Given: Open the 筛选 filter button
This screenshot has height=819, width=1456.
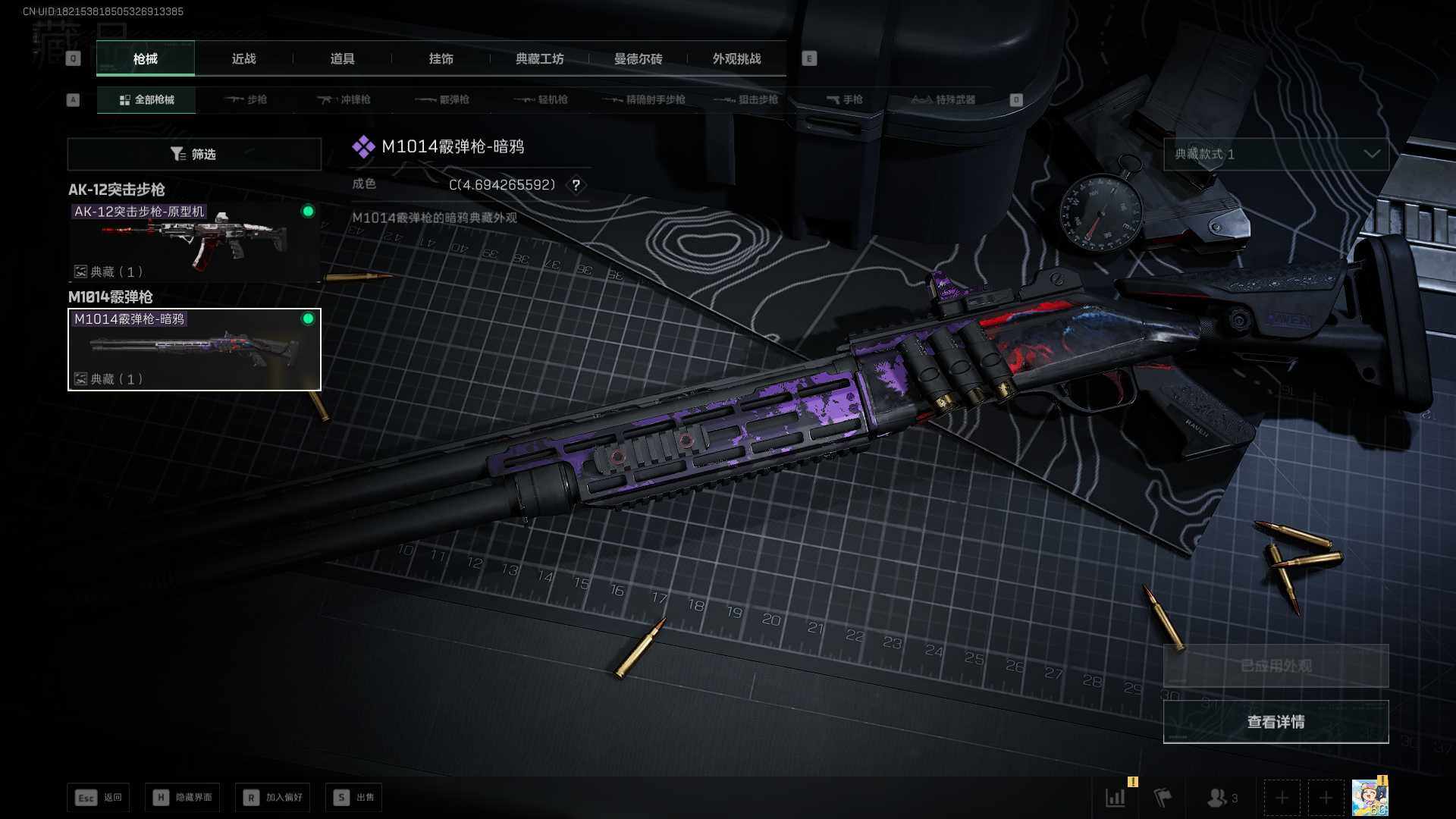Looking at the screenshot, I should click(x=194, y=154).
